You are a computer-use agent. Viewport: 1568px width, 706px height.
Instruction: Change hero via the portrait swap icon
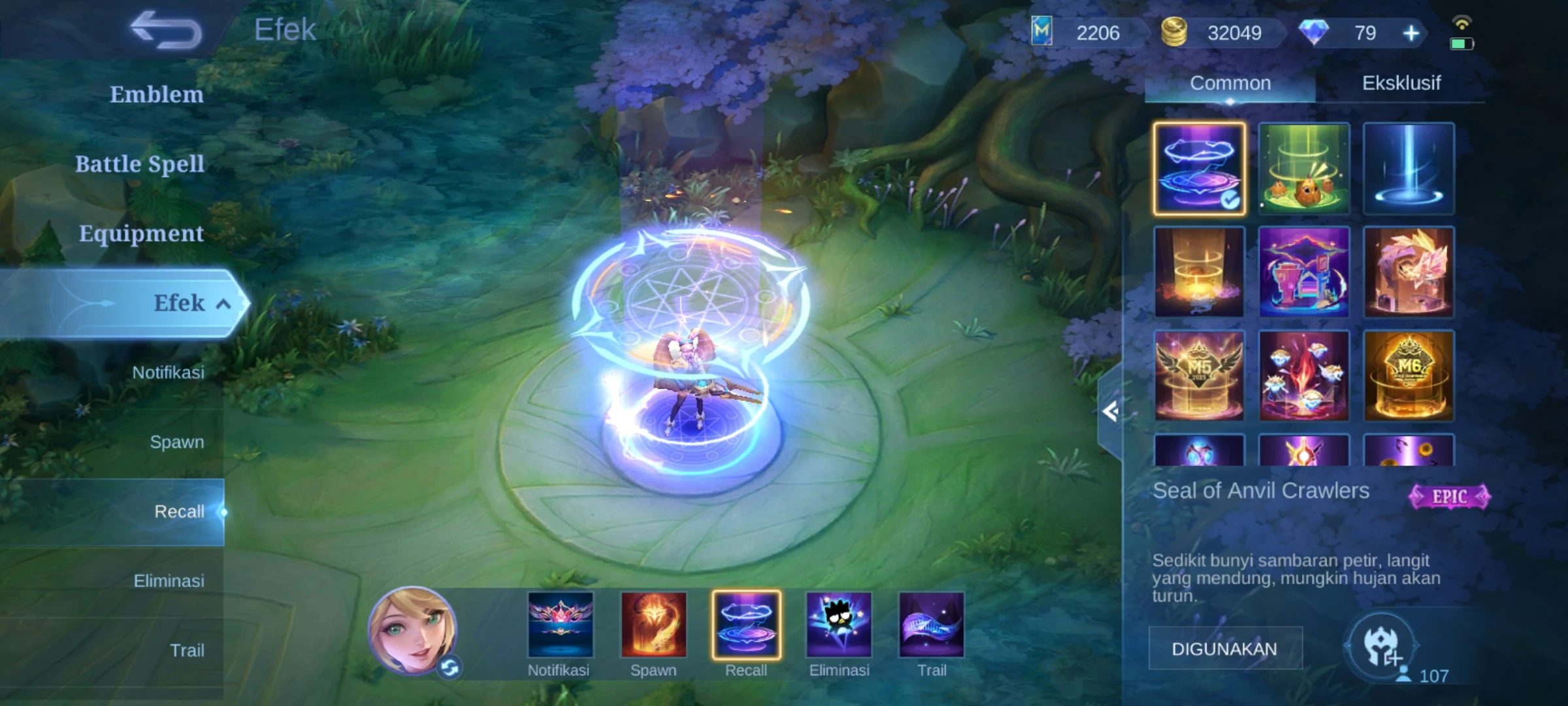click(449, 667)
